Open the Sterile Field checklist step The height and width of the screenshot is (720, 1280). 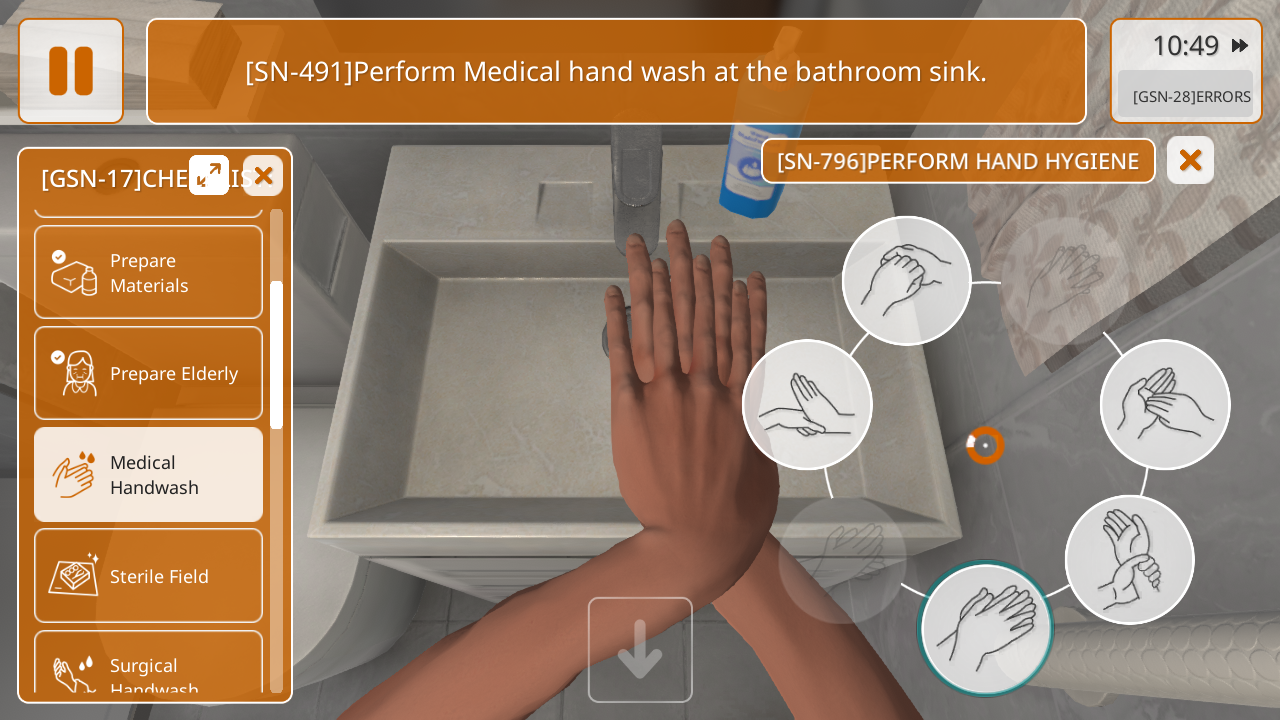[x=149, y=576]
